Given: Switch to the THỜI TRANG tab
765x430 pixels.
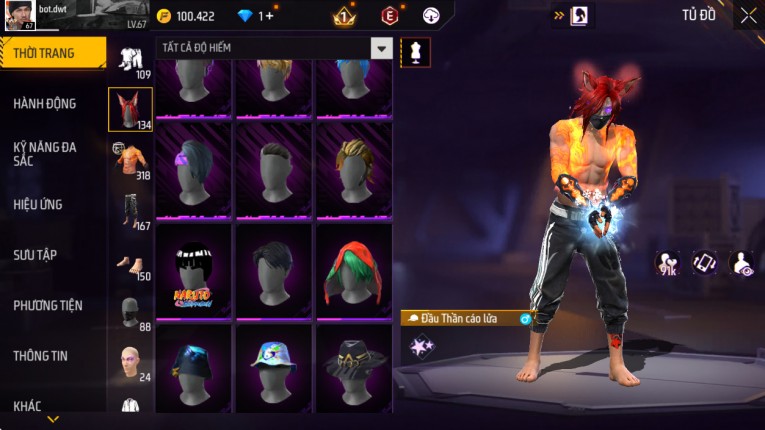Looking at the screenshot, I should (x=52, y=53).
